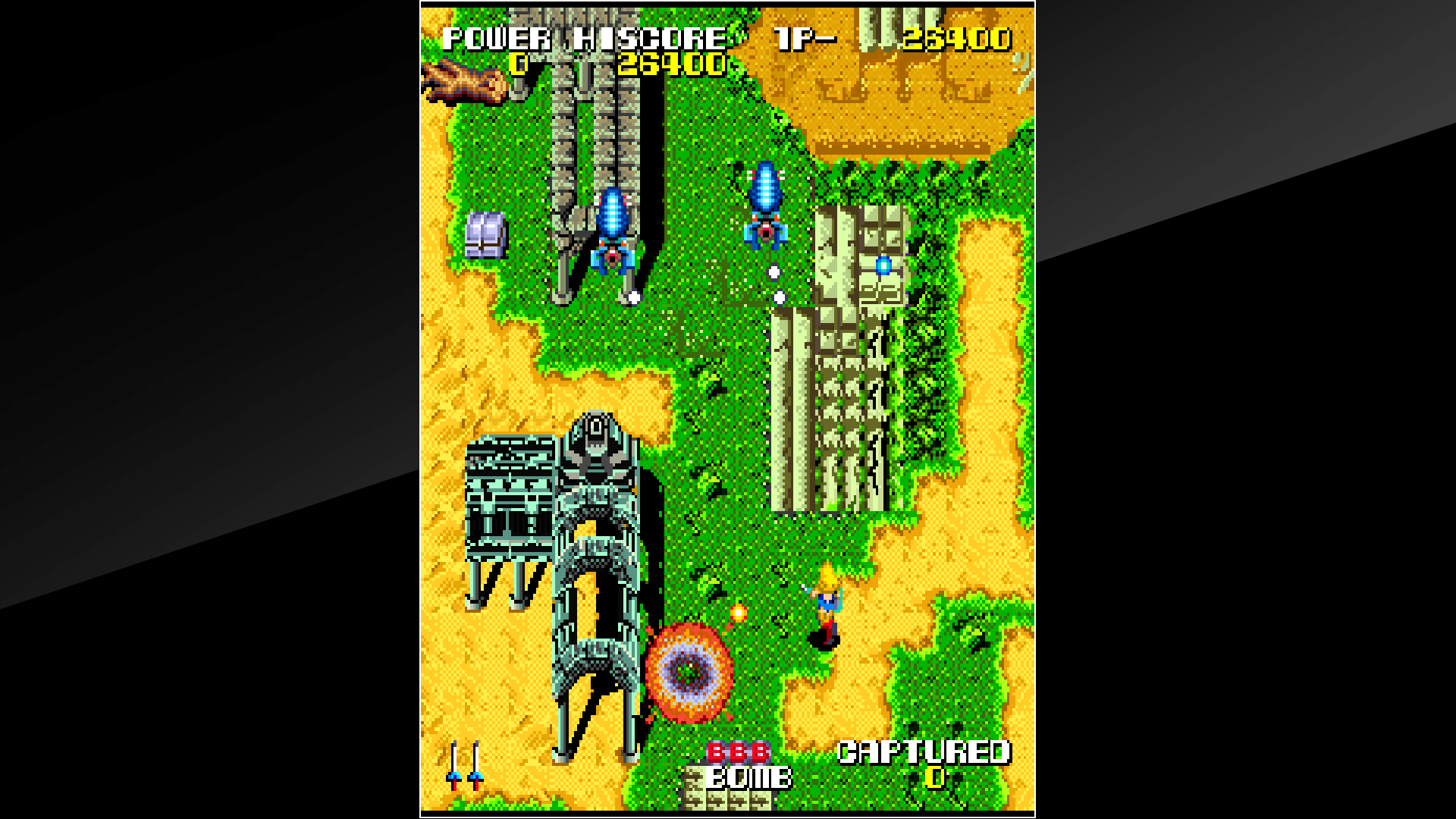Click the score value 26400

click(671, 64)
